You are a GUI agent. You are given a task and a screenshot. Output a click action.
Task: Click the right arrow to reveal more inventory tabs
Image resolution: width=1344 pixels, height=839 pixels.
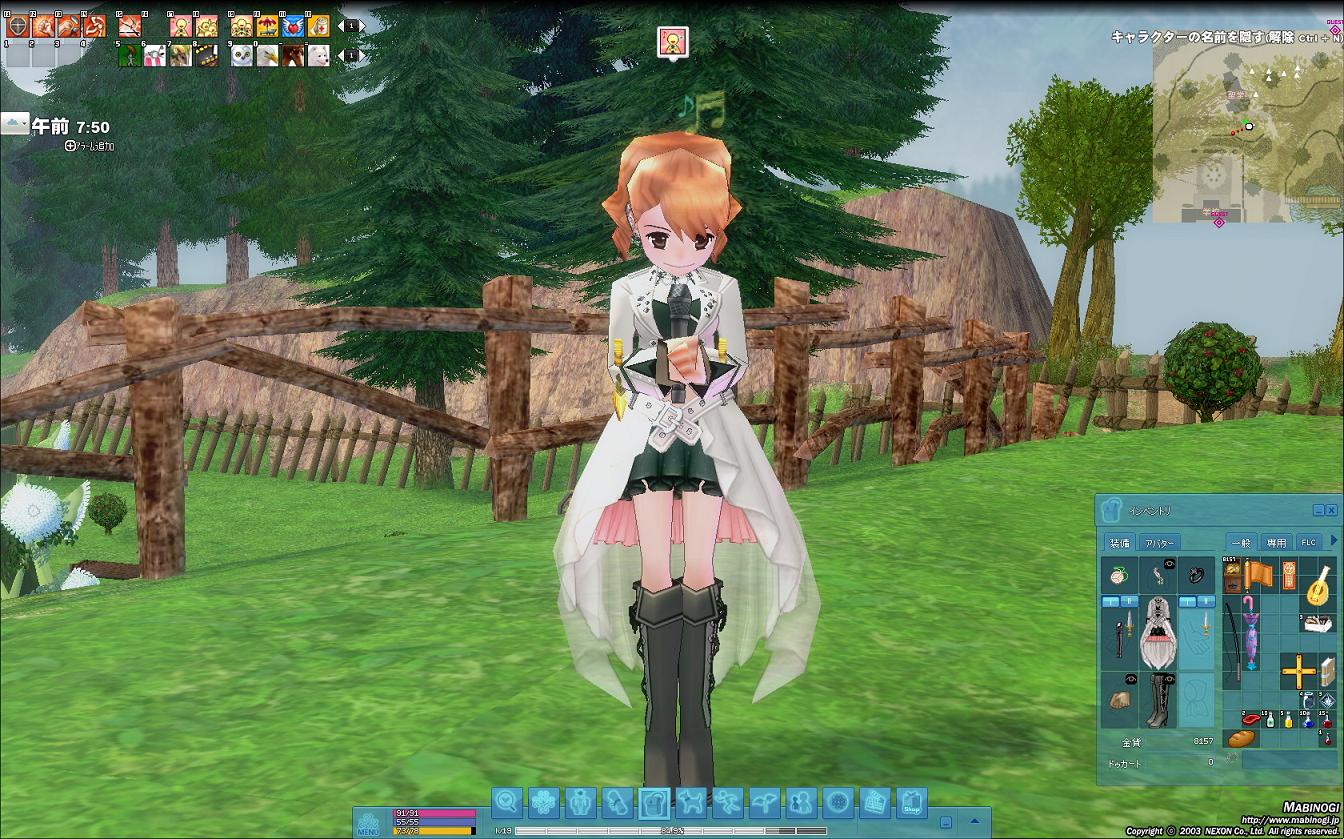(1332, 539)
